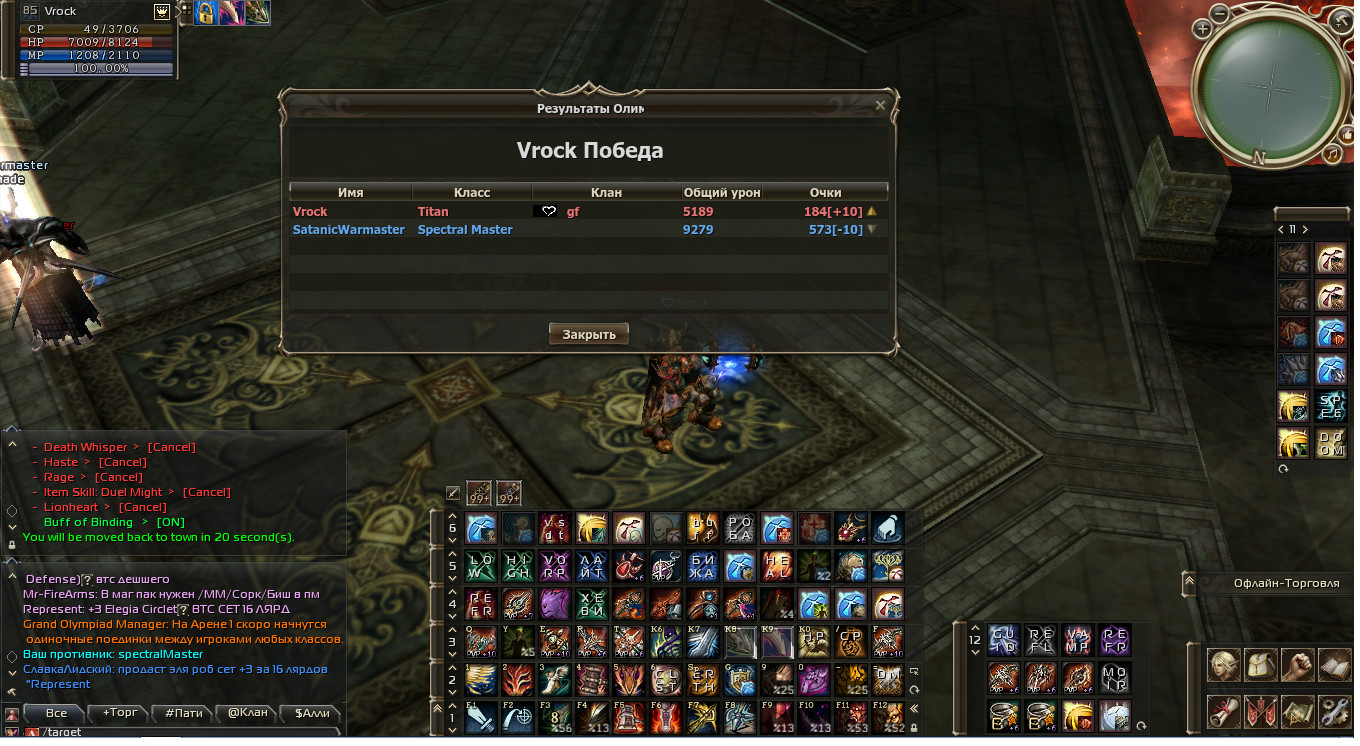Cancel the Lionheart buff in chat list
1360x746 pixels.
pos(143,507)
